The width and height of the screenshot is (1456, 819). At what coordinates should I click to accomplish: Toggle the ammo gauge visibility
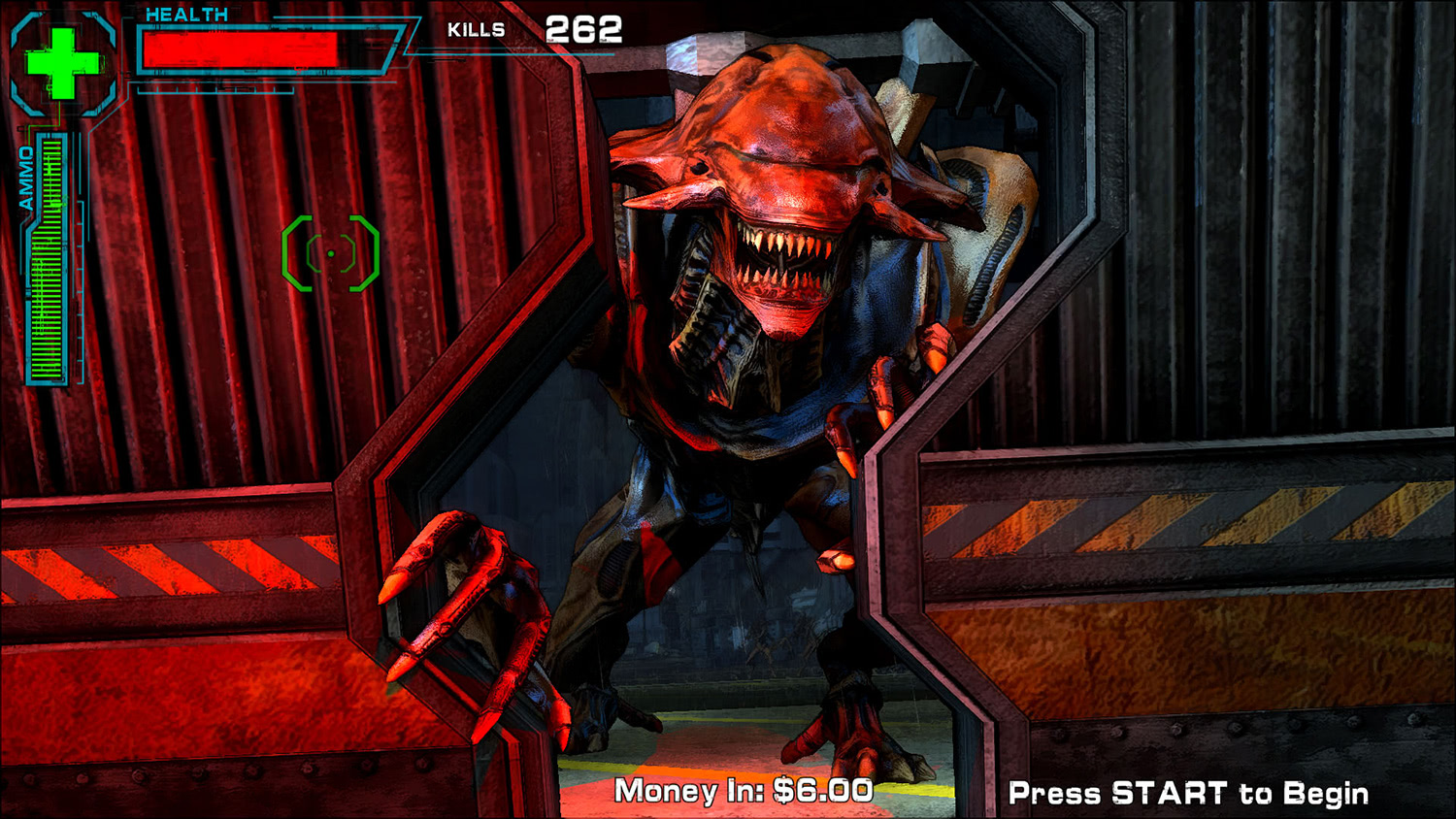click(x=45, y=262)
